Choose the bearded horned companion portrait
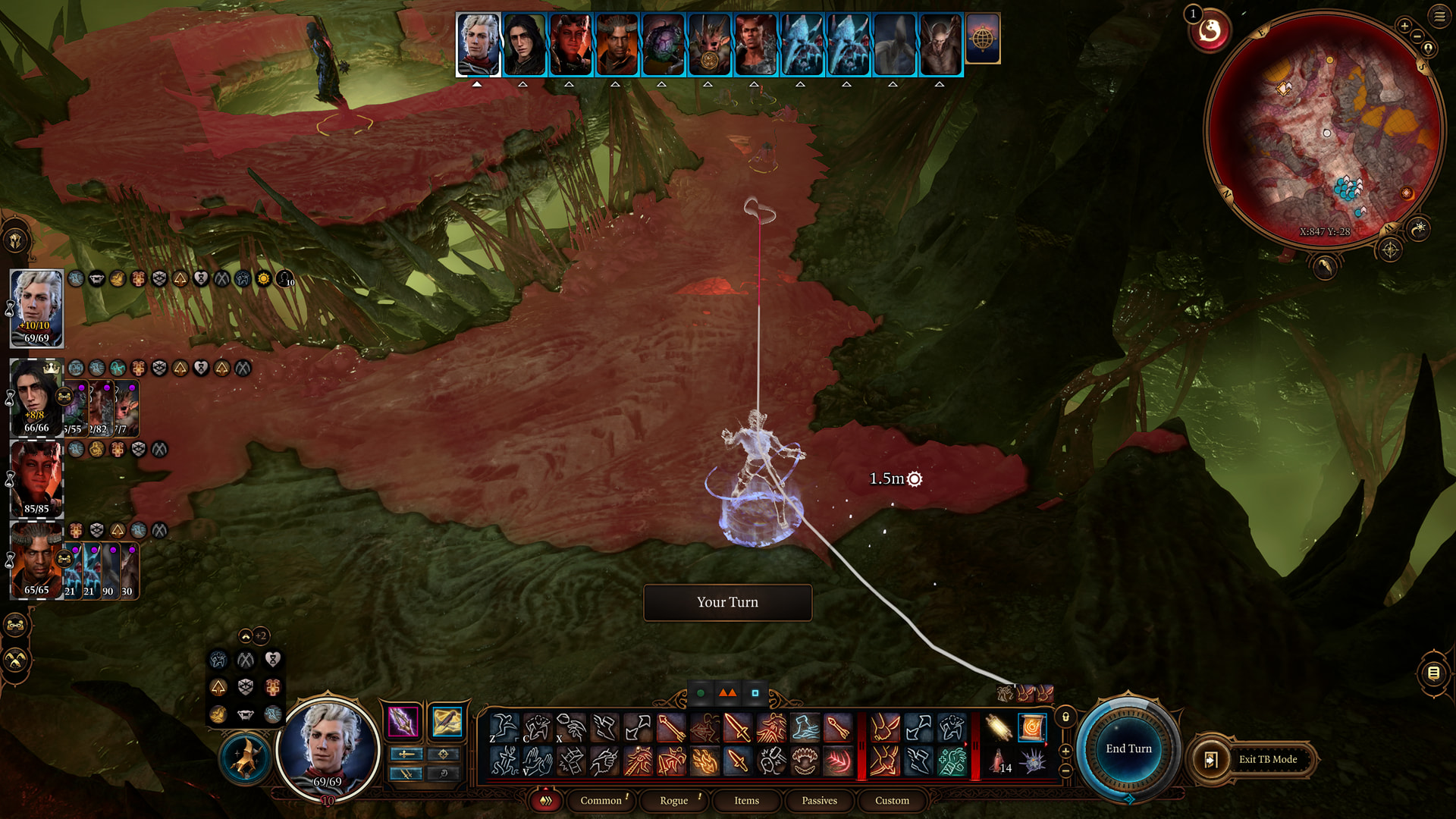The height and width of the screenshot is (819, 1456). [x=36, y=560]
